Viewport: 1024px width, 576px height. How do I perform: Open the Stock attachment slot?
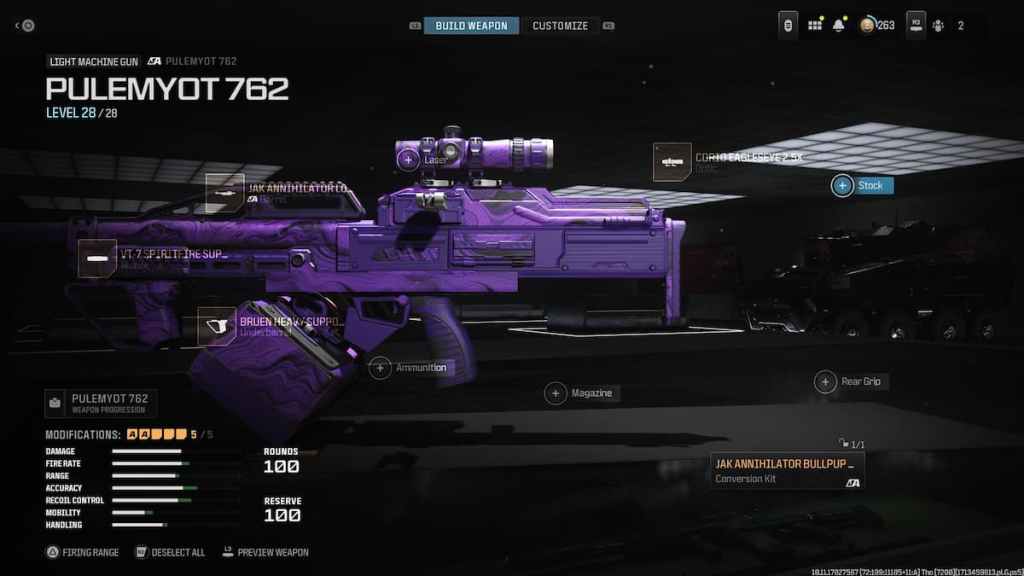tap(843, 186)
